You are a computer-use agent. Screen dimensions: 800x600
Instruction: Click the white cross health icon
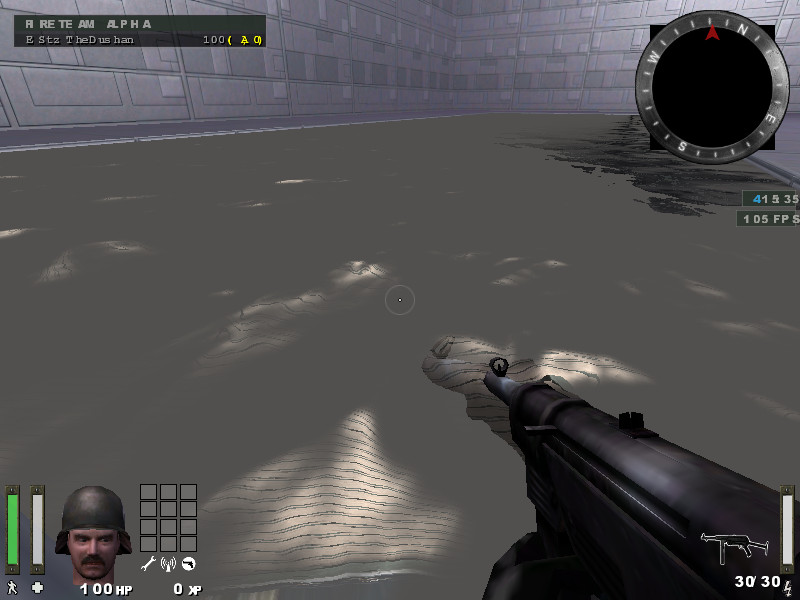(38, 588)
